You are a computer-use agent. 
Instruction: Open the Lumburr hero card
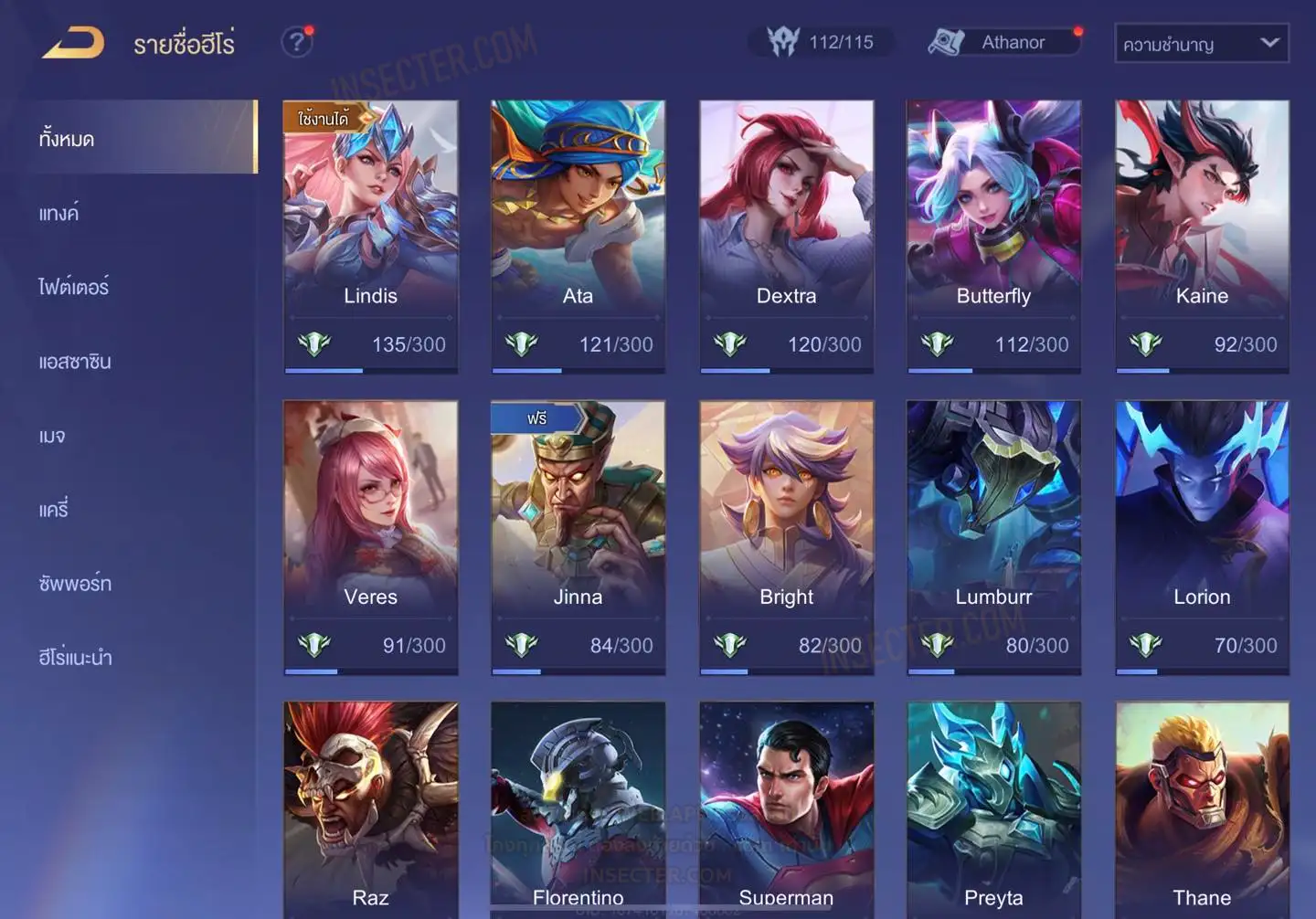[x=993, y=536]
